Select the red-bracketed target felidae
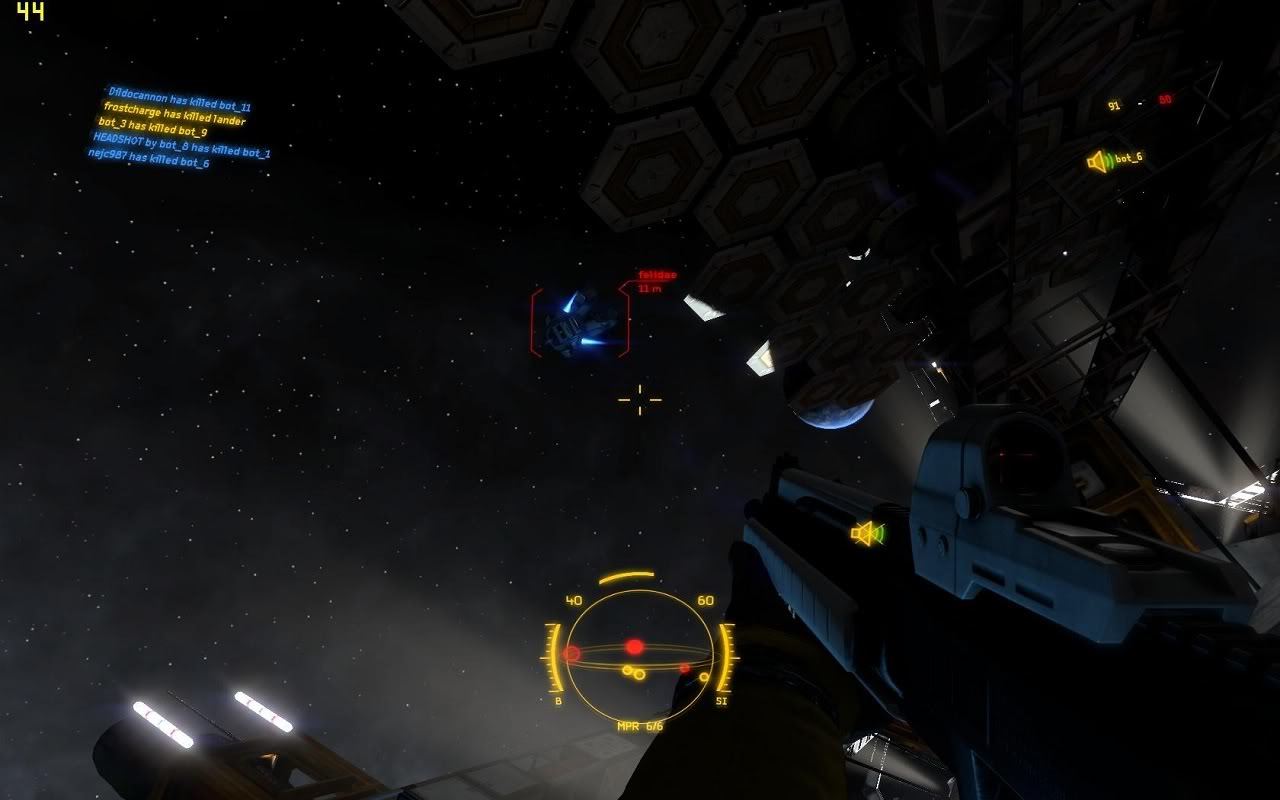Viewport: 1280px width, 800px height. (x=580, y=322)
